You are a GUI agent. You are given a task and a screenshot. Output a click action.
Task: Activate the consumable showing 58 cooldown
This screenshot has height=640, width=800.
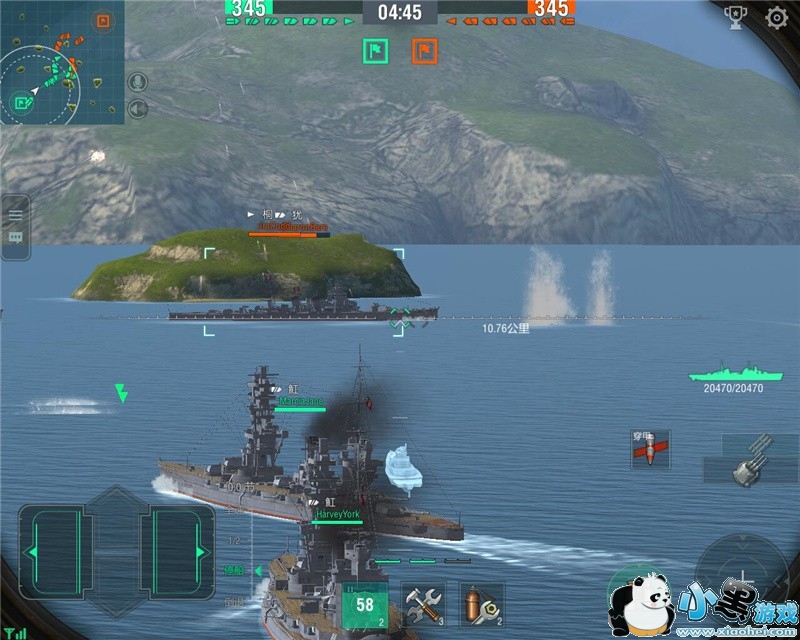[364, 604]
